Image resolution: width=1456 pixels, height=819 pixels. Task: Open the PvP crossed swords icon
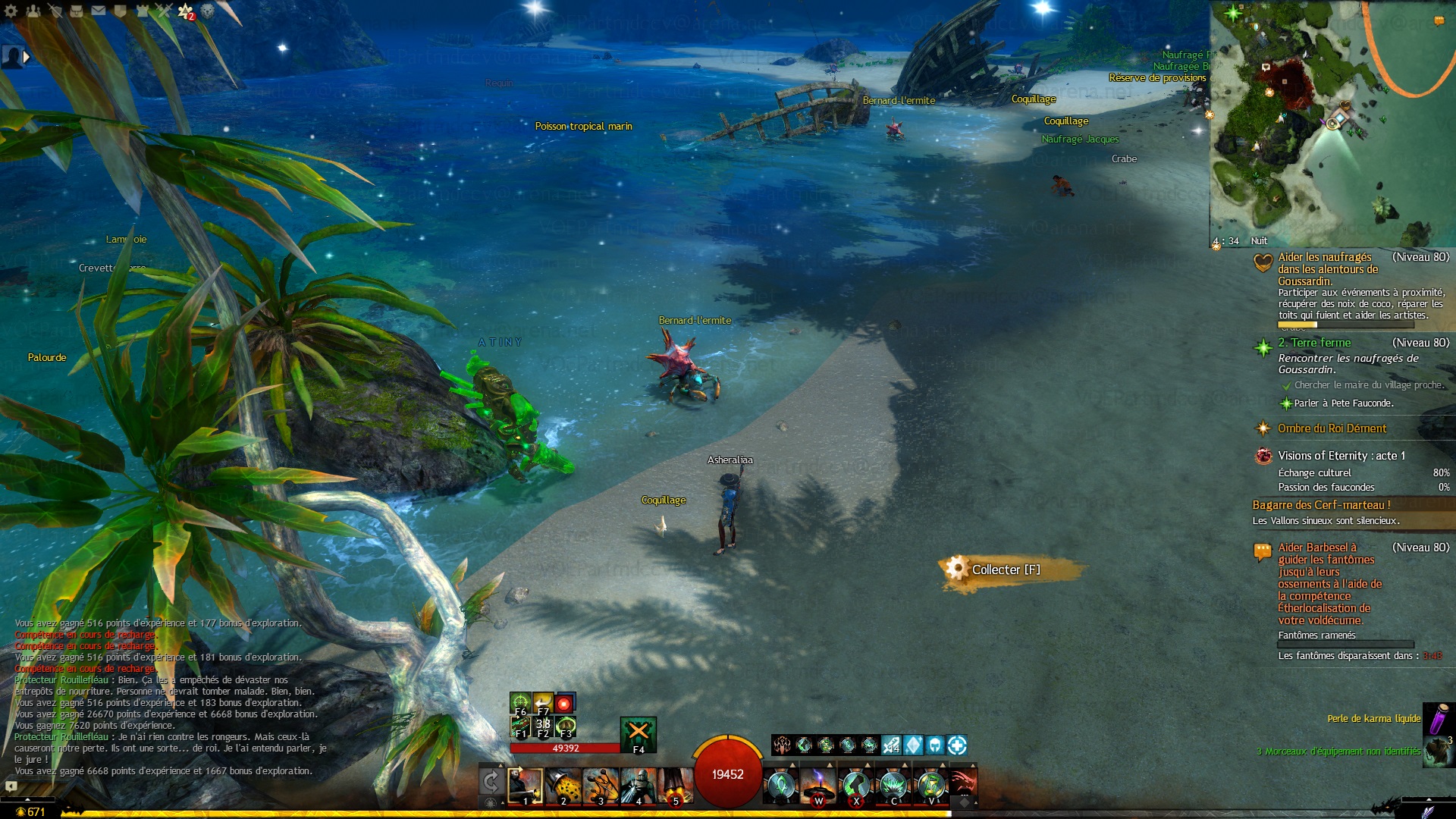[164, 11]
